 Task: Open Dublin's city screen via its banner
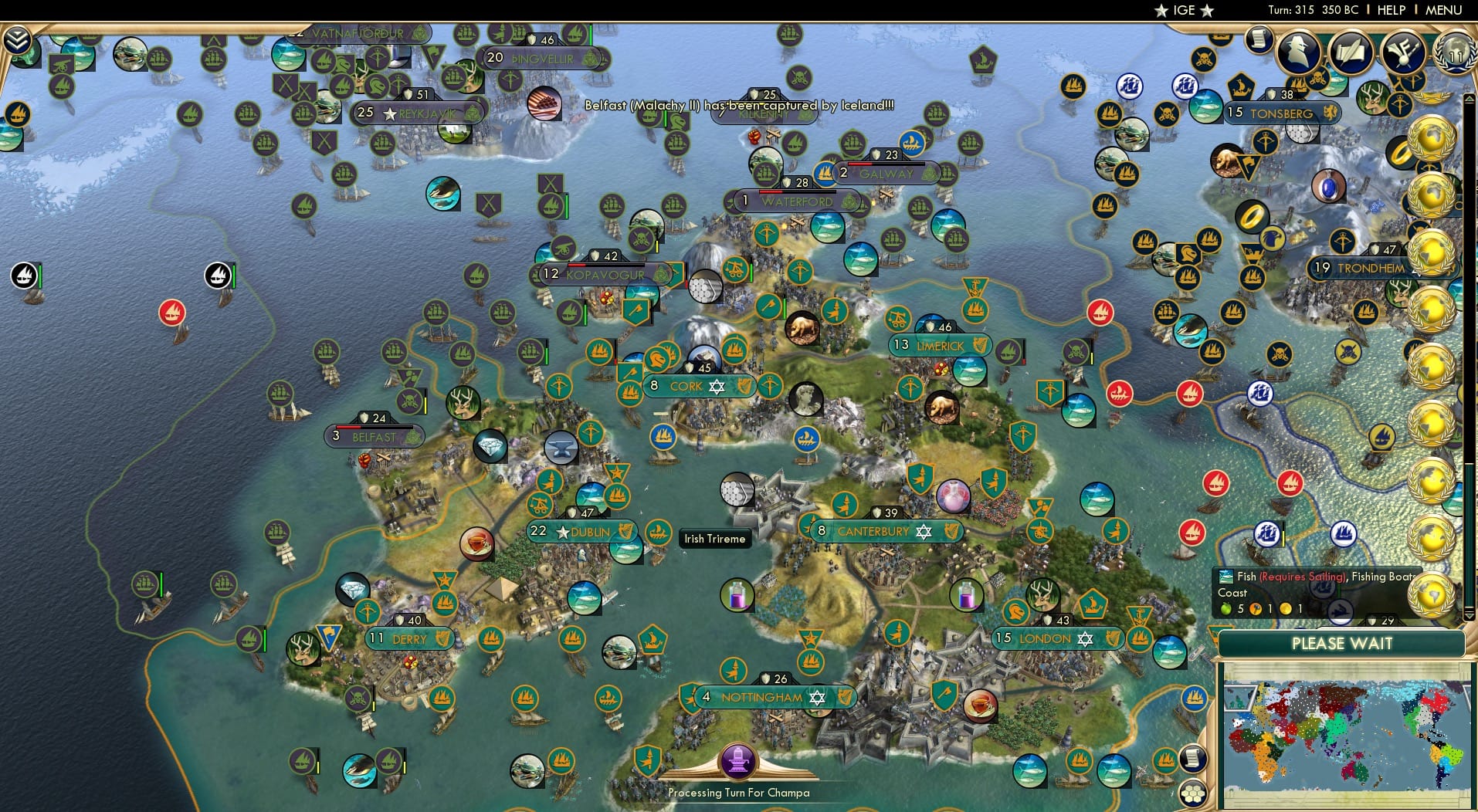coord(583,531)
